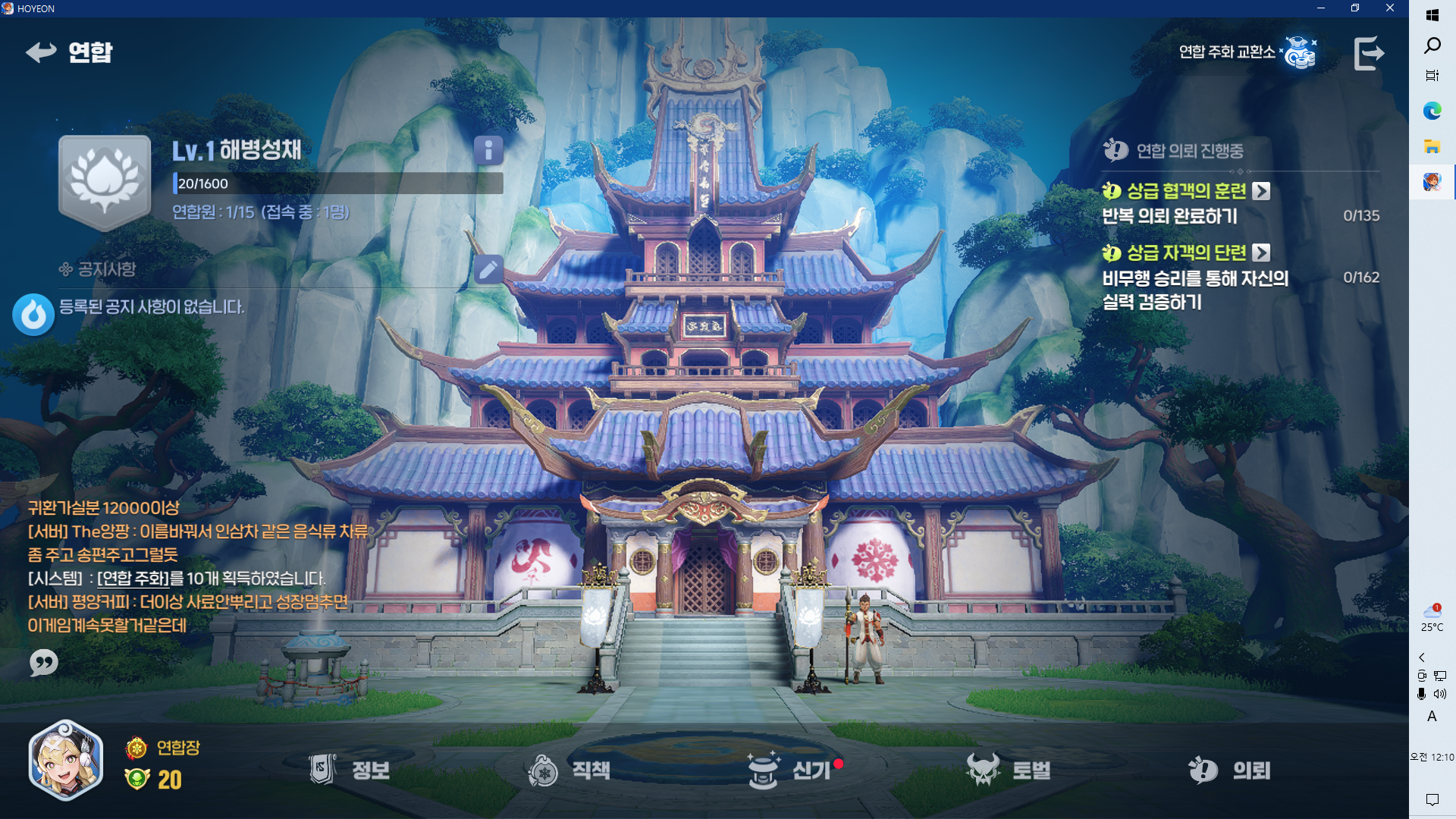Open the 토벌 menu
Image resolution: width=1456 pixels, height=819 pixels.
(1009, 770)
